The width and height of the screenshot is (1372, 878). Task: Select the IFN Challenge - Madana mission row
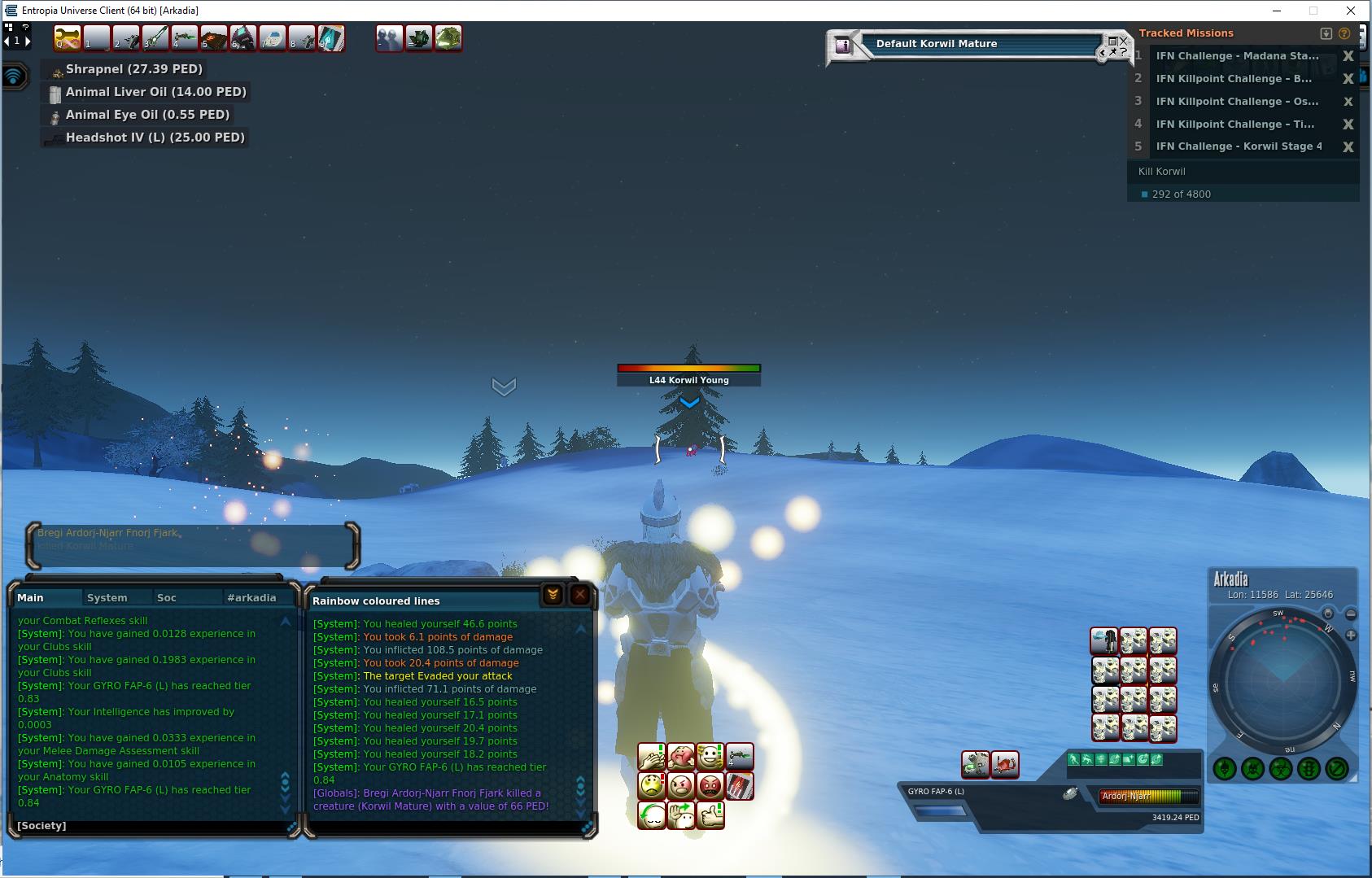pos(1237,56)
